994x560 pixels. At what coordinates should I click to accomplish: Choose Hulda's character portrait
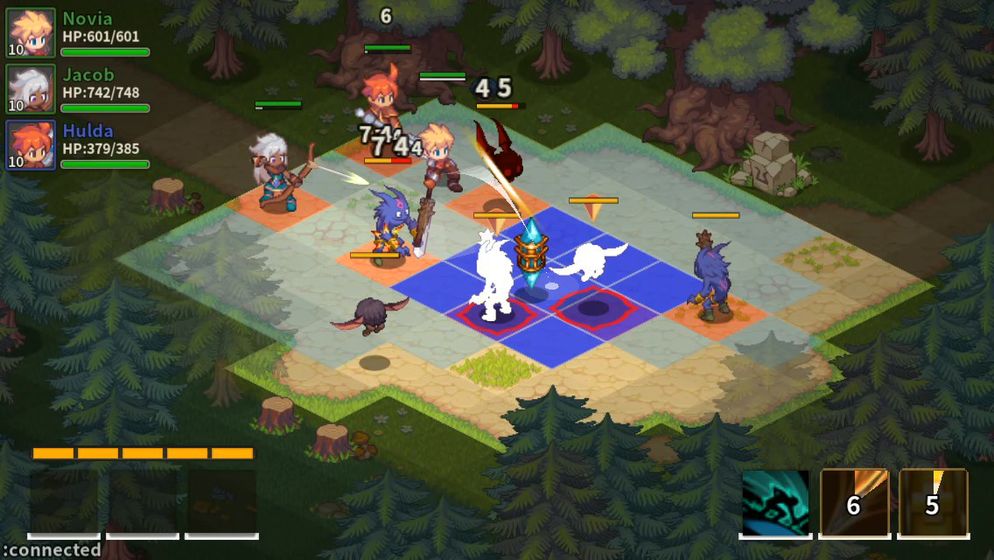pyautogui.click(x=30, y=145)
